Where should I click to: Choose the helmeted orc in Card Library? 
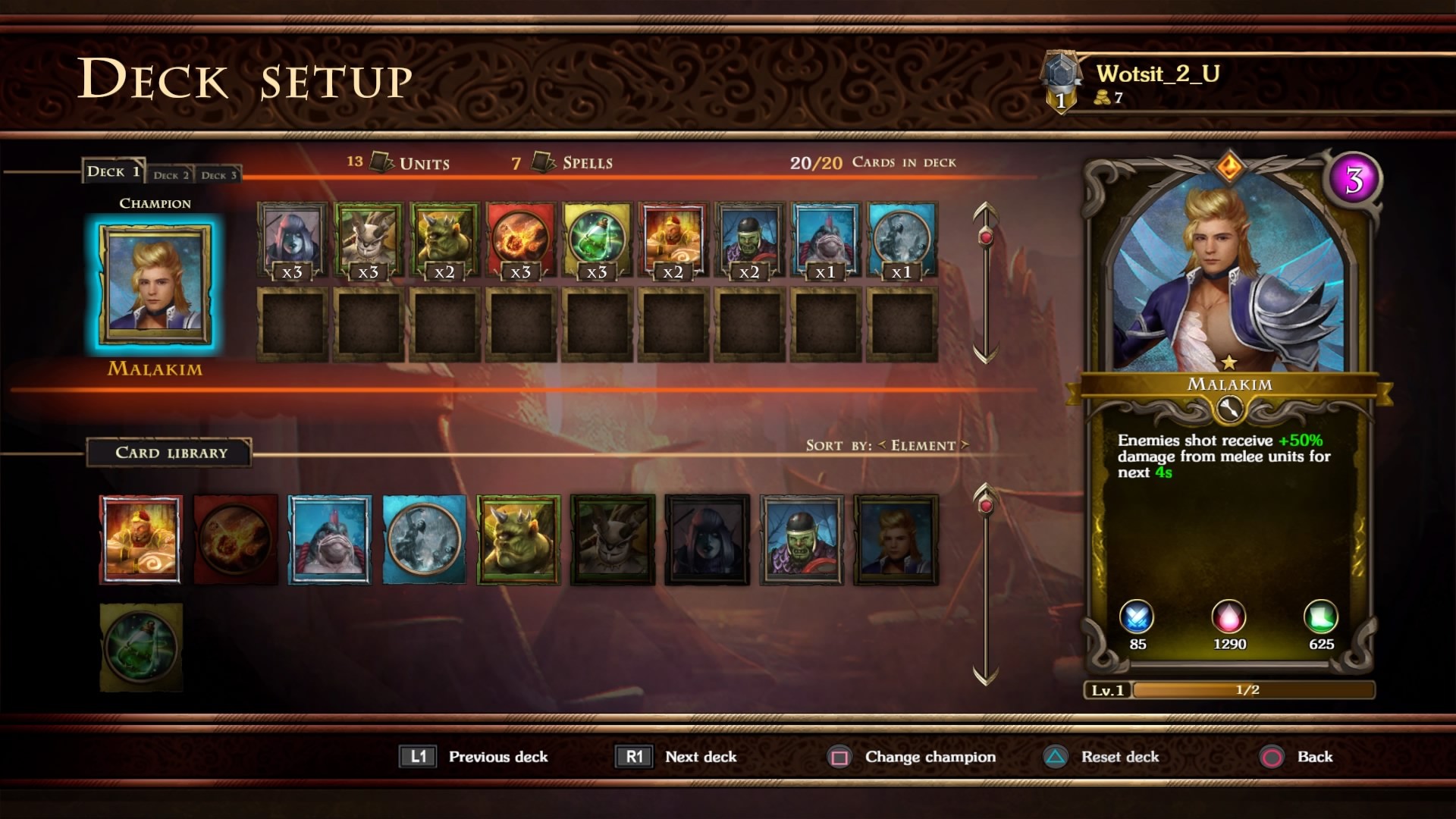802,539
